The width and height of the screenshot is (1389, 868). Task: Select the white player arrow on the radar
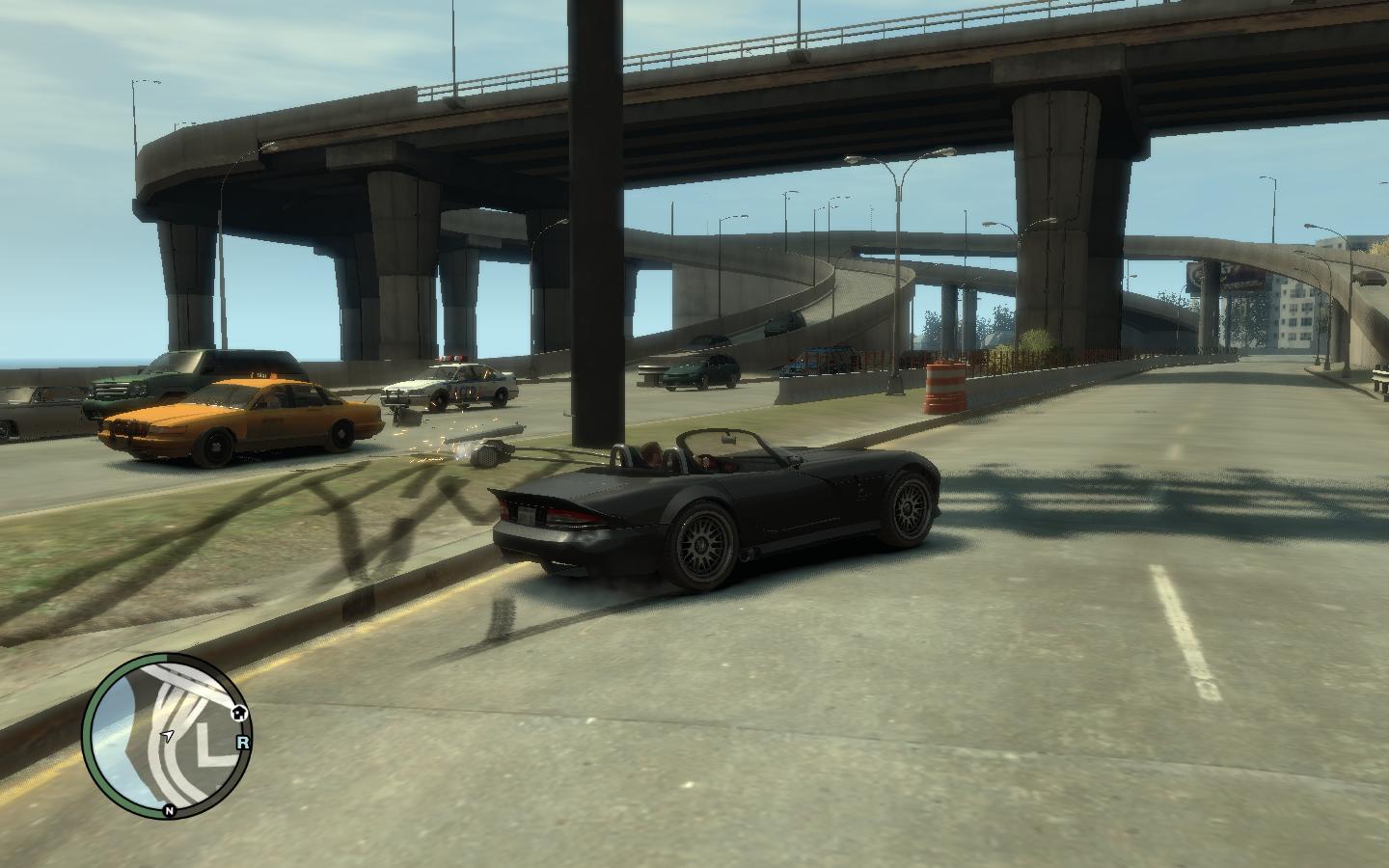pos(167,736)
